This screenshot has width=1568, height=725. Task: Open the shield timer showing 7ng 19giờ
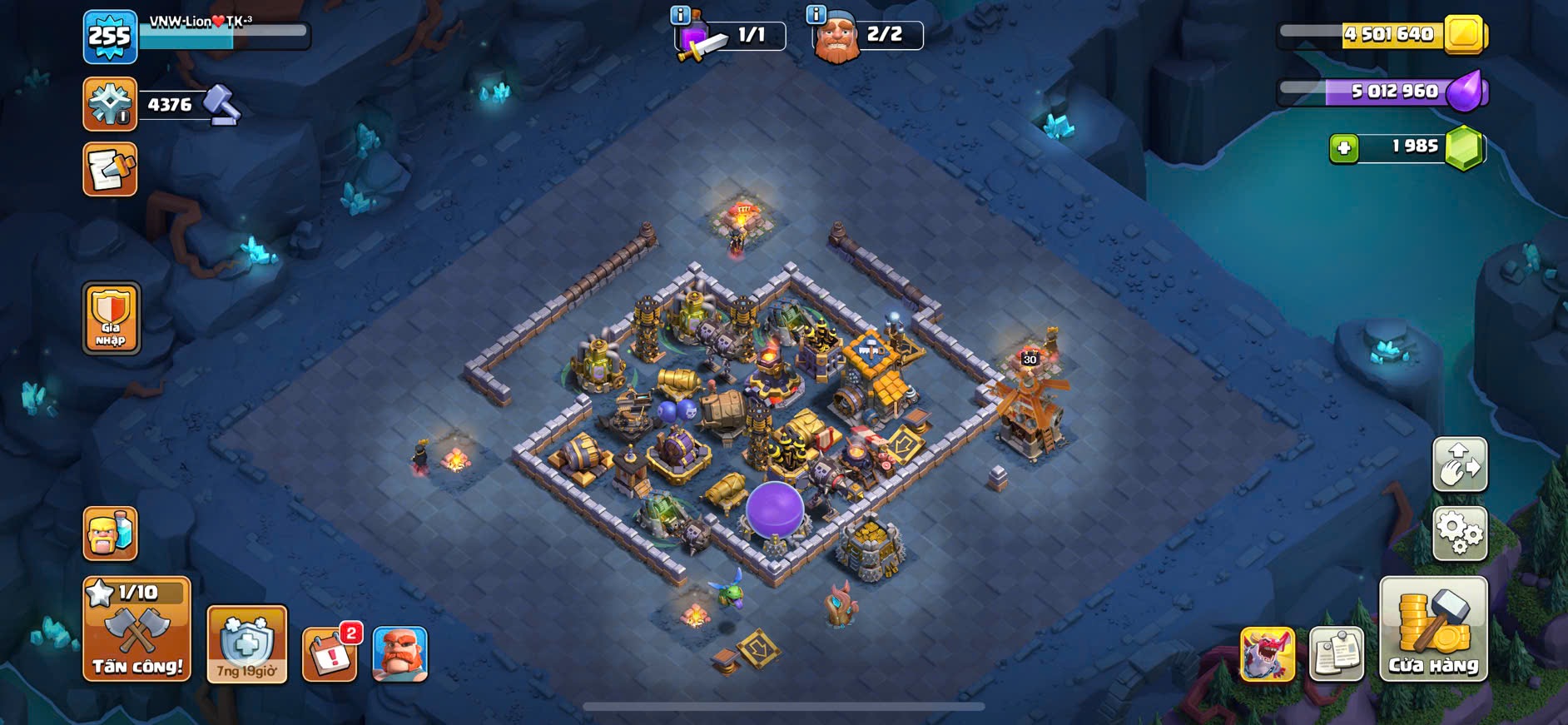pos(246,644)
